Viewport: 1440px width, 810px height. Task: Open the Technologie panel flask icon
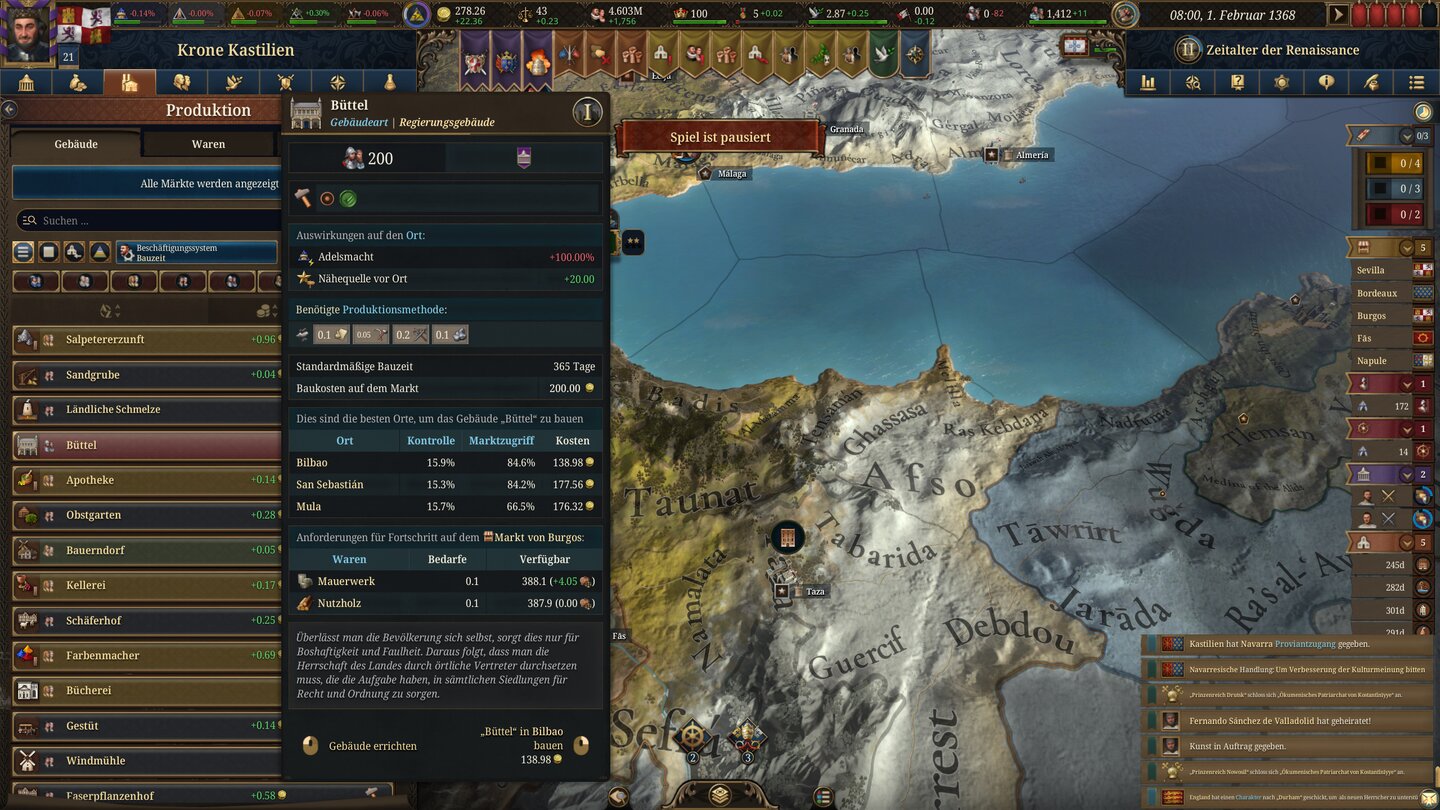[x=388, y=82]
